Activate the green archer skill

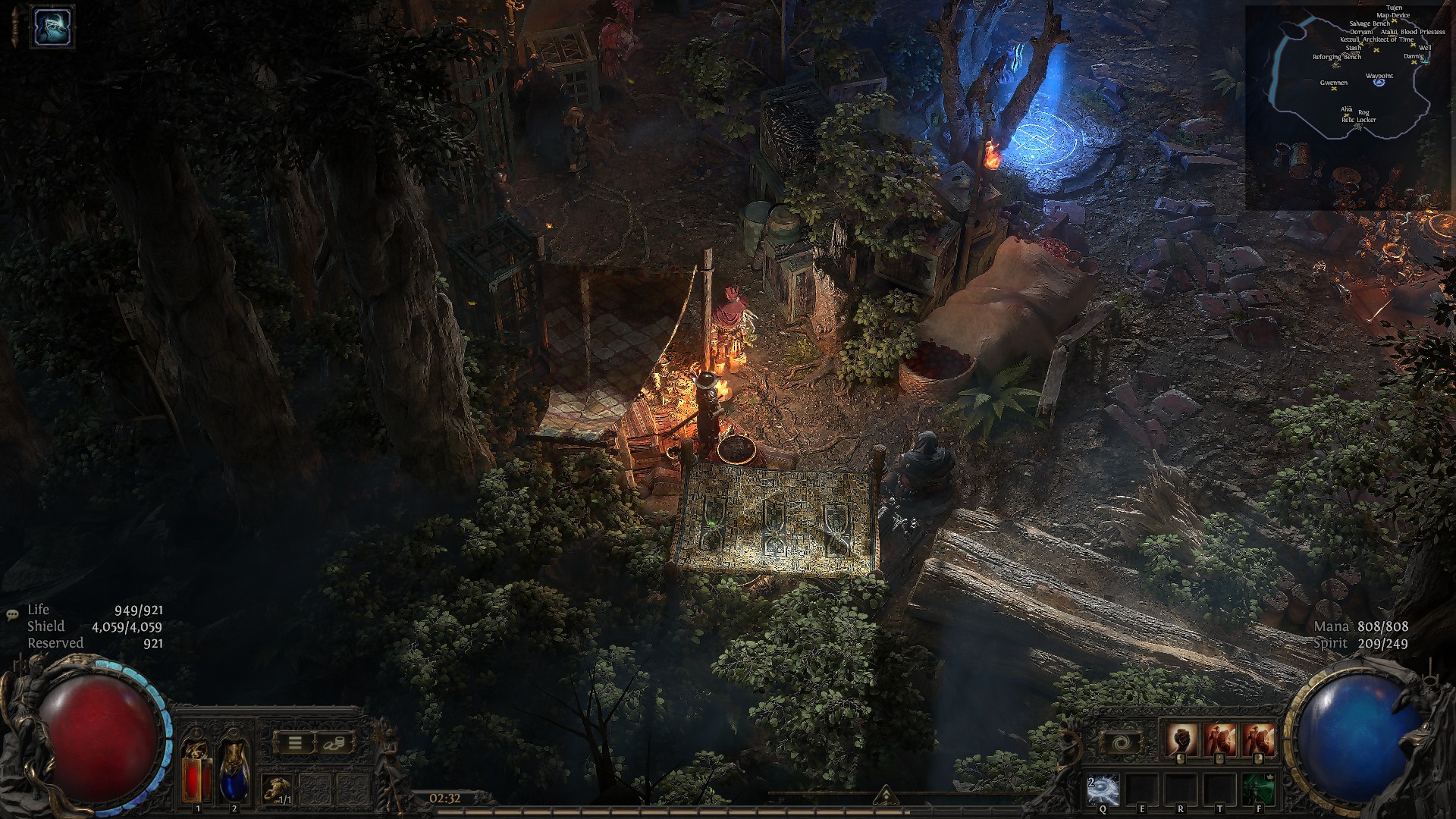pyautogui.click(x=1259, y=790)
